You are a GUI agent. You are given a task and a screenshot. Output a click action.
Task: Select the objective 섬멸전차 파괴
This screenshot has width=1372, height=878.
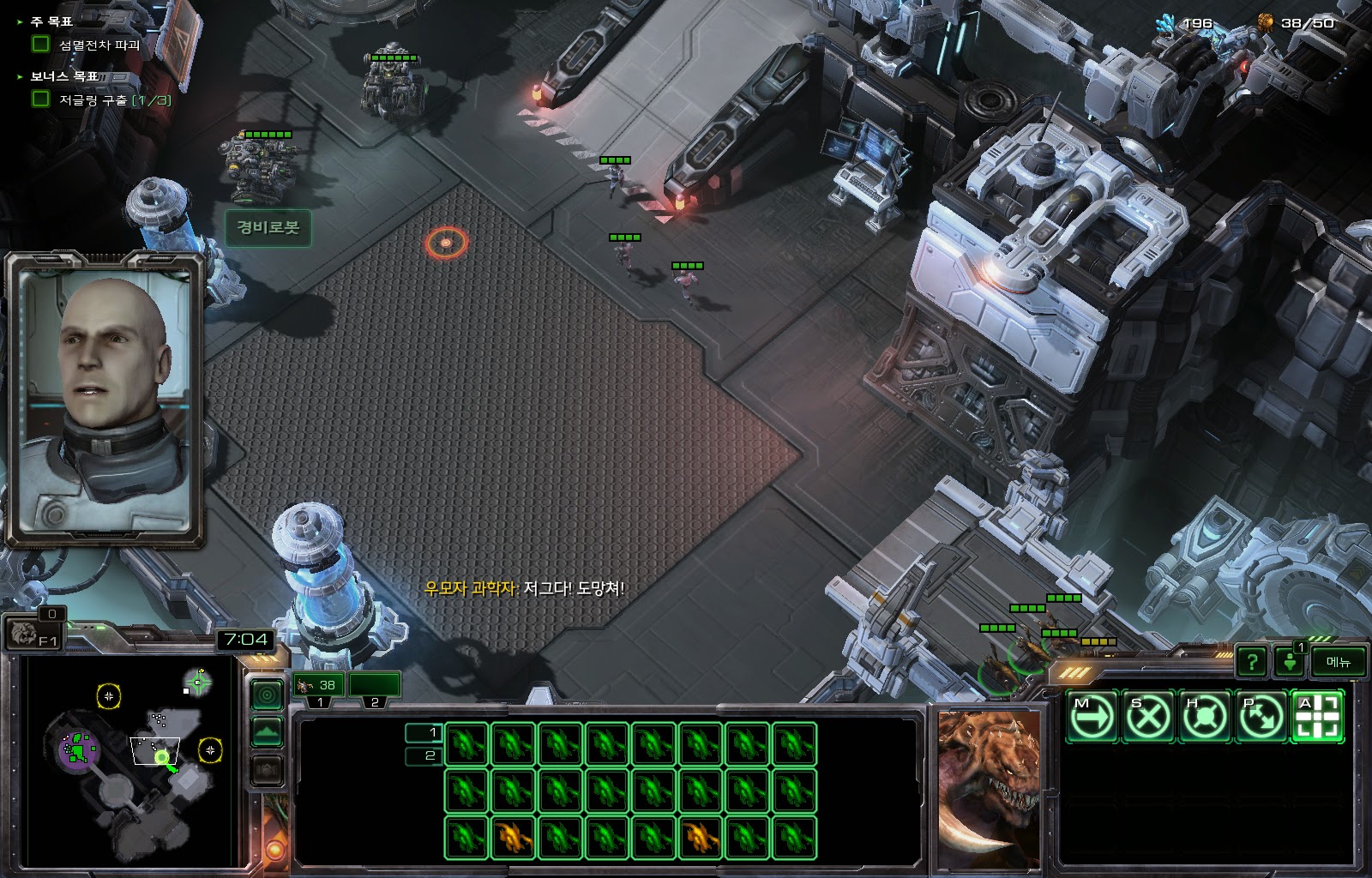point(99,45)
